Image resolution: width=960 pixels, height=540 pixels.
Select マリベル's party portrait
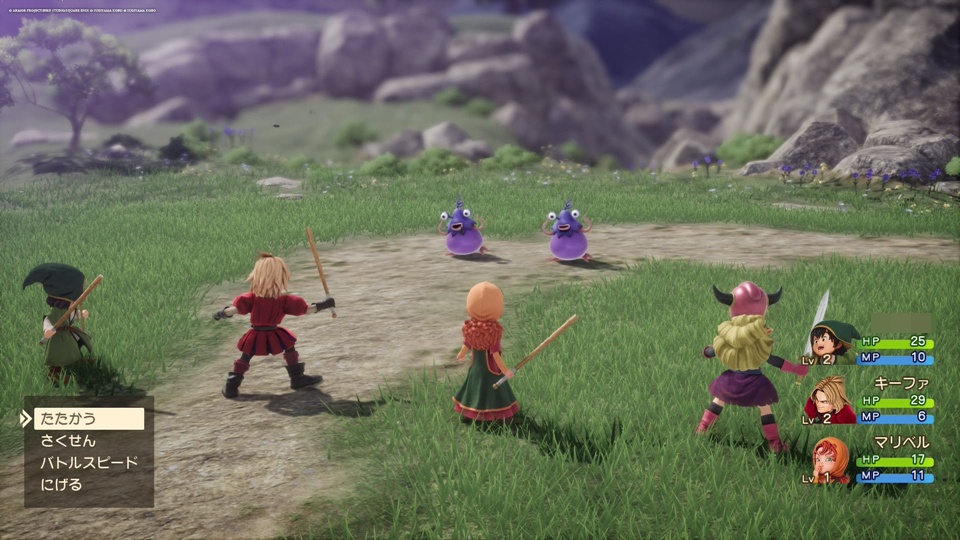coord(832,460)
